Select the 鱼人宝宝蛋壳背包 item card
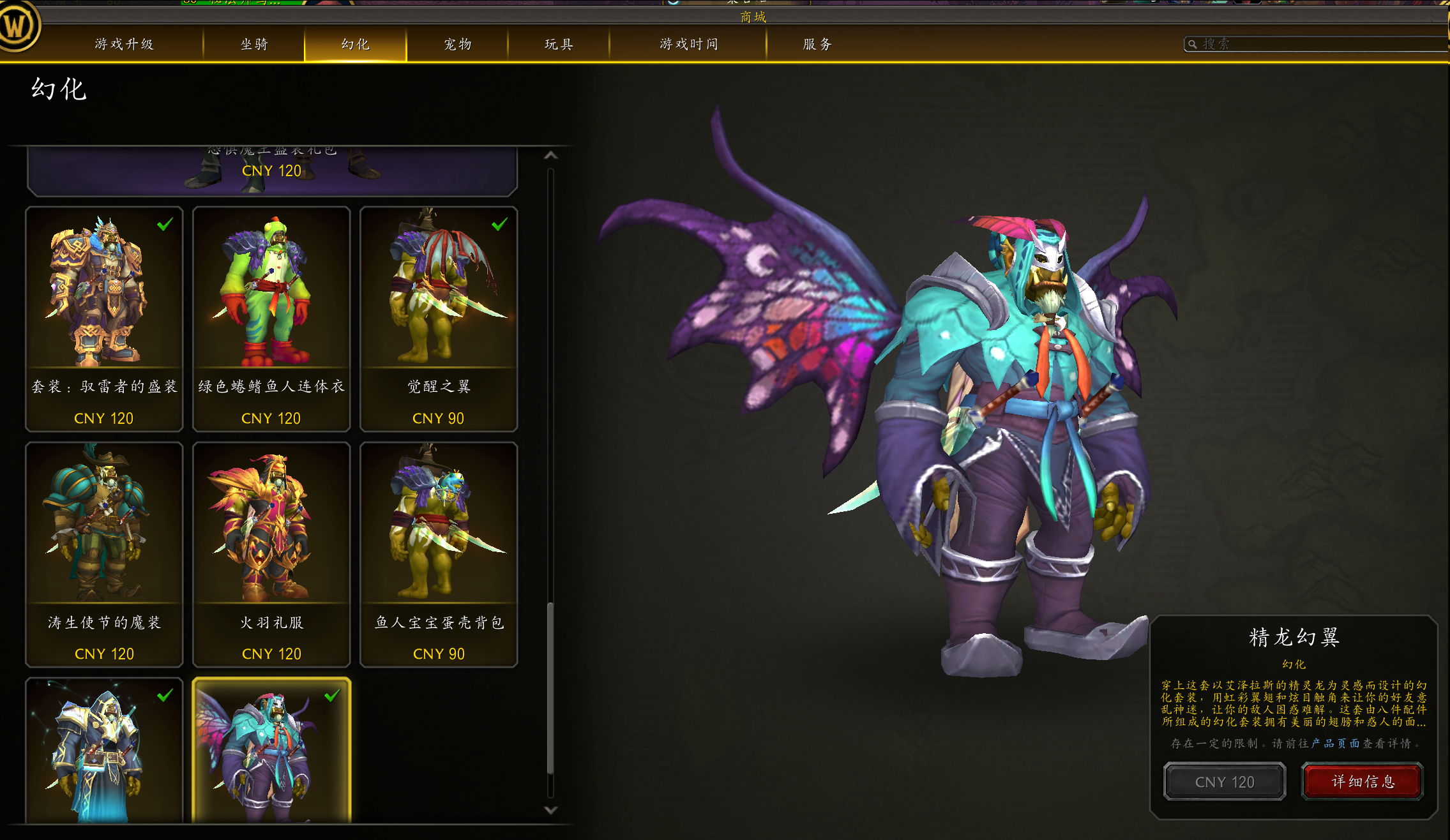Screen dimensions: 1450x840 coord(439,554)
